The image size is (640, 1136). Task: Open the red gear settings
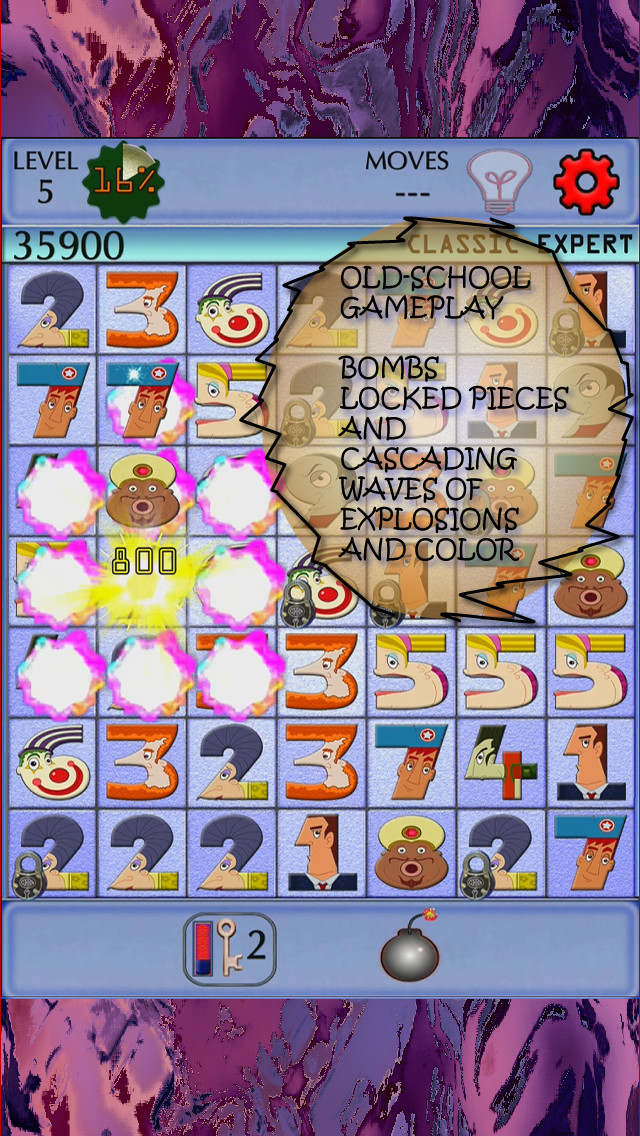point(585,181)
